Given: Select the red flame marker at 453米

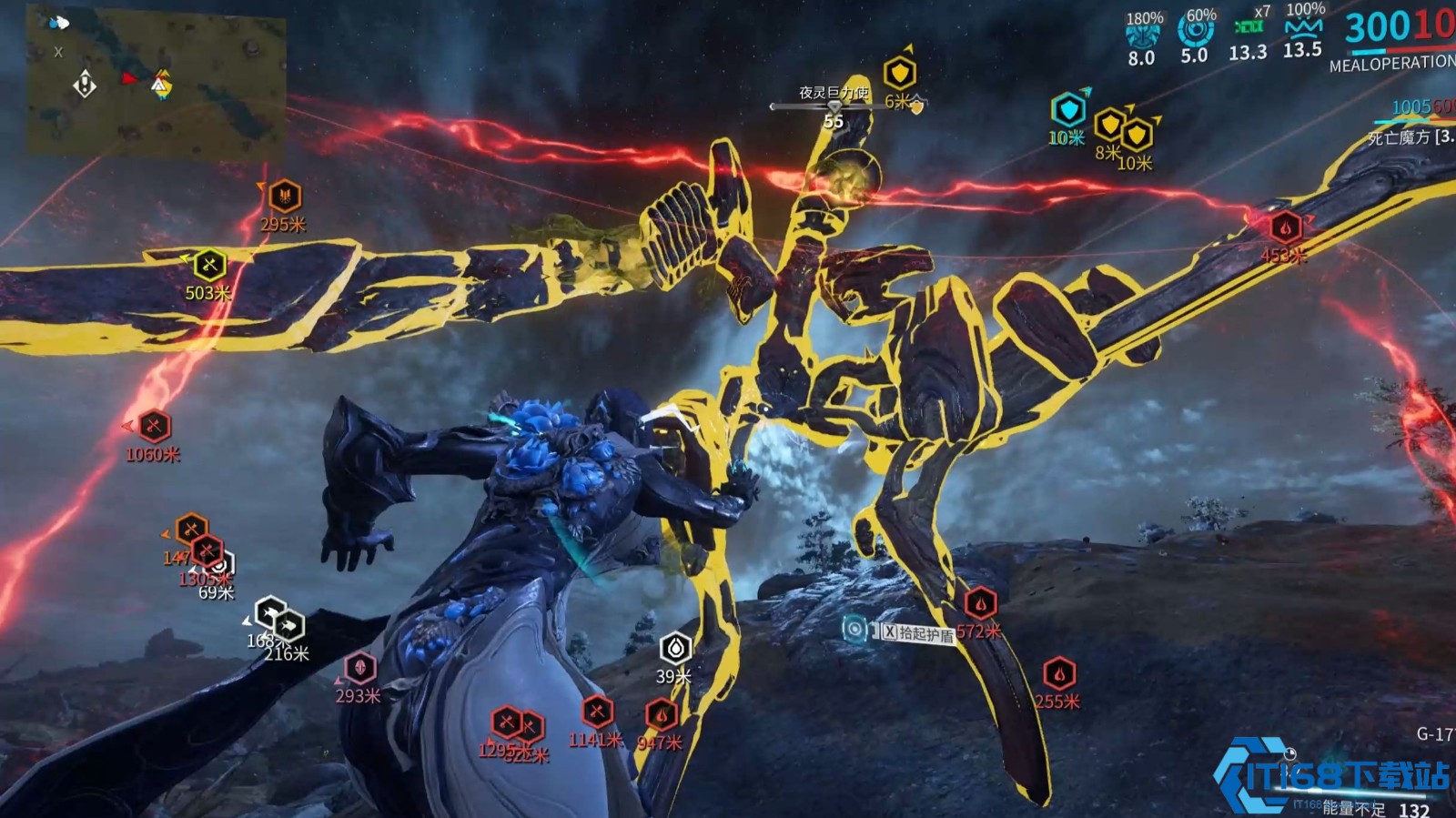Looking at the screenshot, I should (1285, 227).
